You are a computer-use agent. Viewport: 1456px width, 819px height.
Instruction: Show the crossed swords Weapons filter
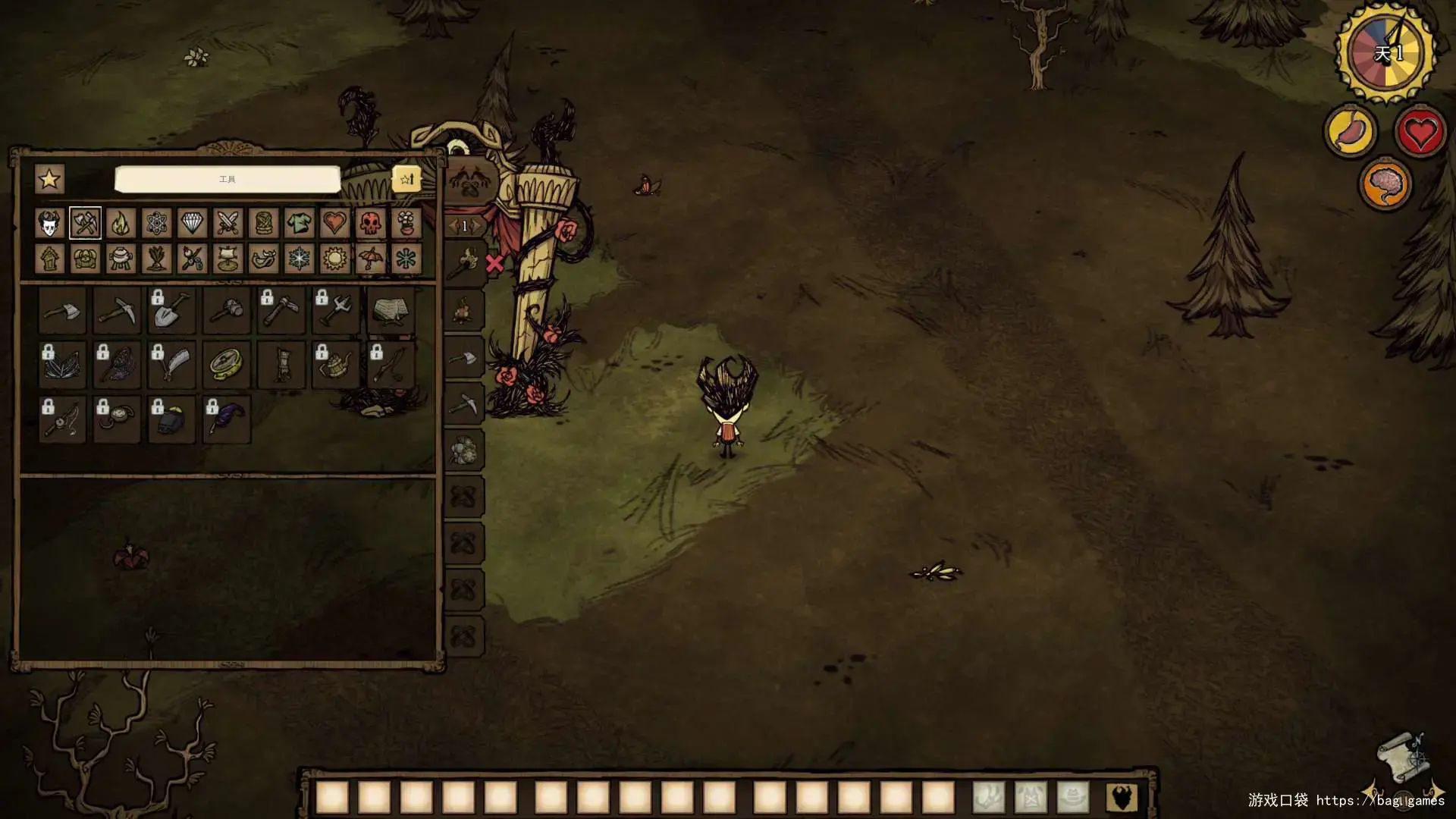tap(227, 224)
